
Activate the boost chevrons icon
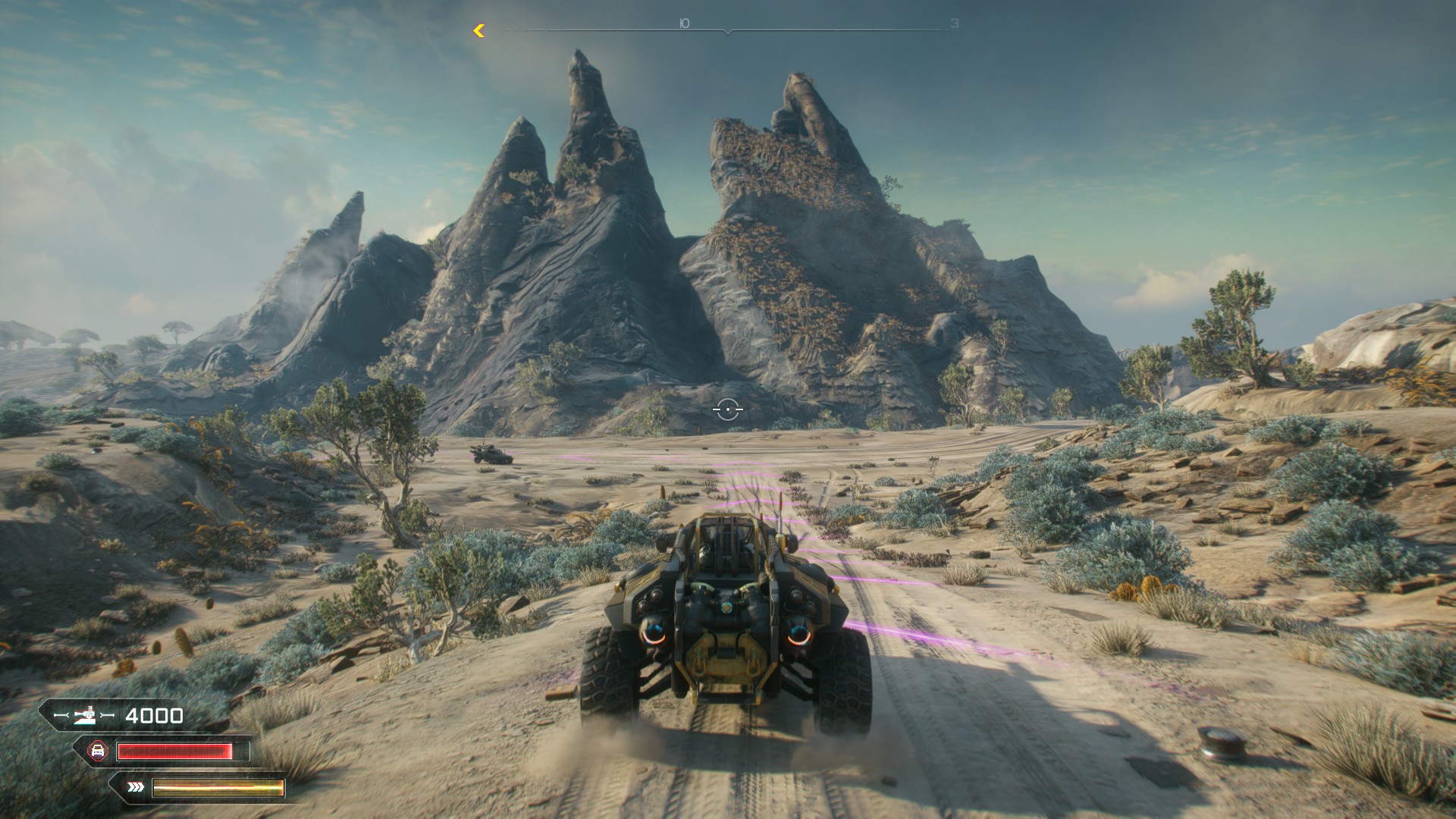click(136, 787)
